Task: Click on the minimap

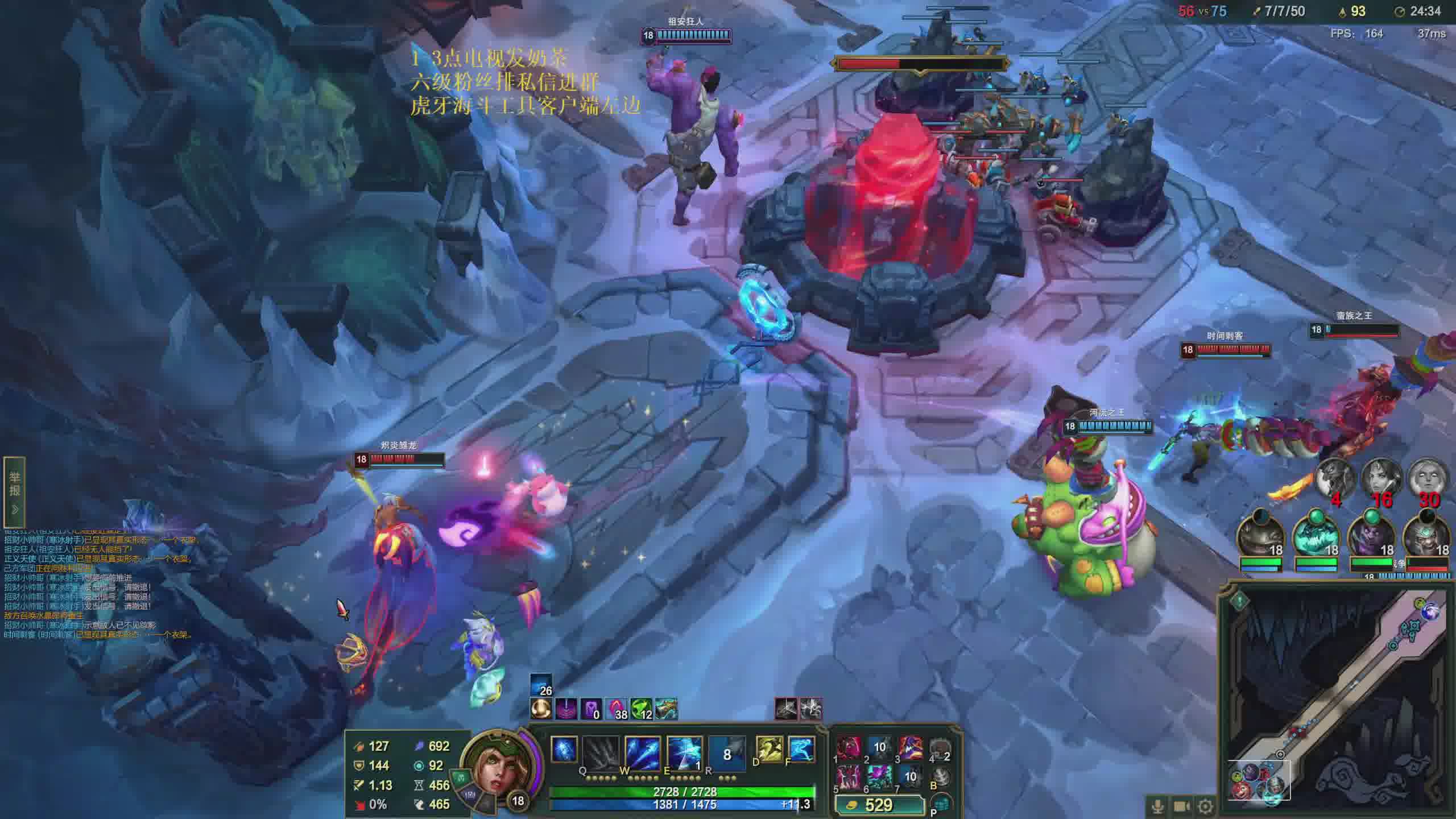Action: pyautogui.click(x=1337, y=700)
